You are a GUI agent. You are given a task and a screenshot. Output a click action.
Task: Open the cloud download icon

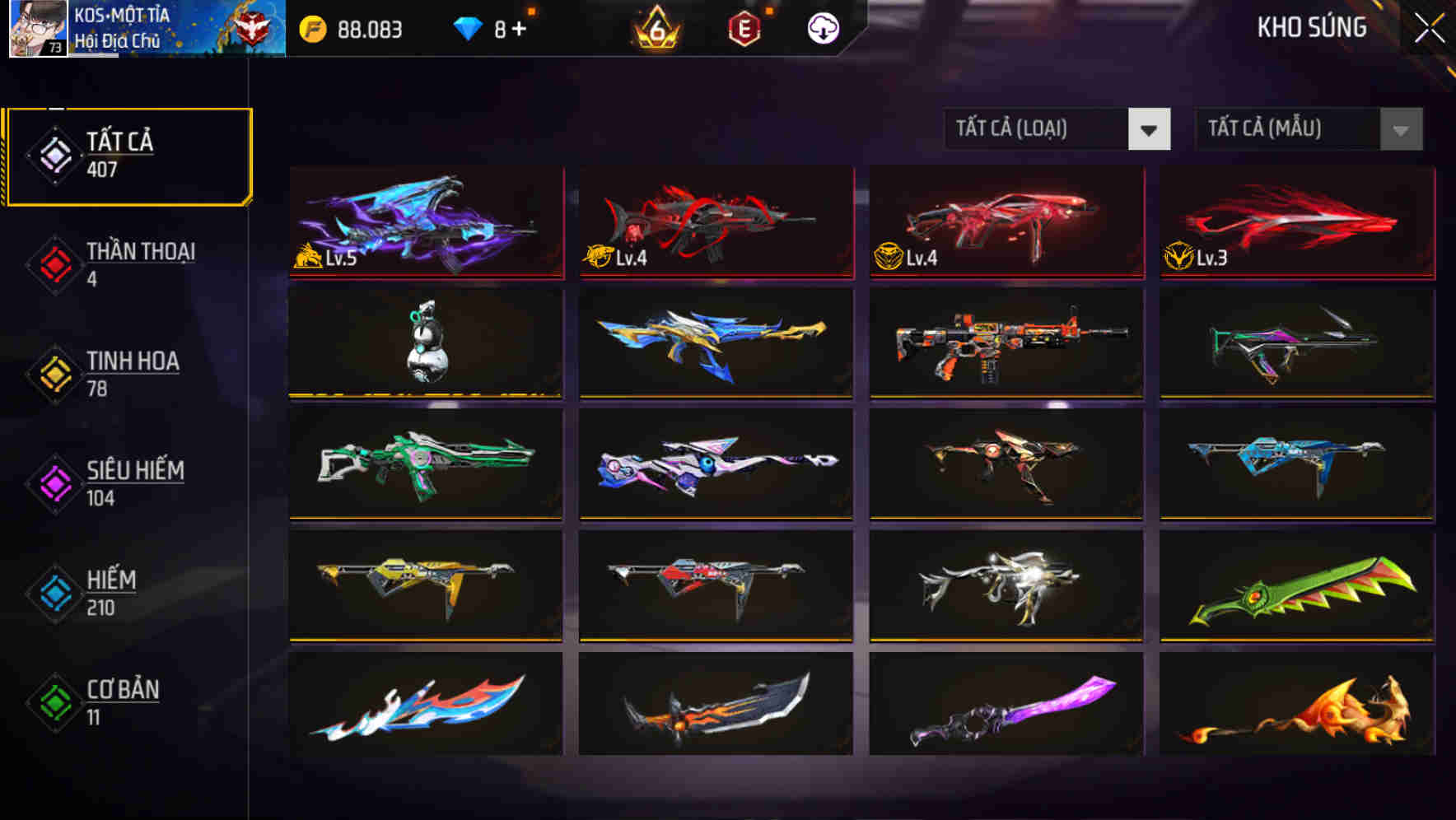point(824,28)
